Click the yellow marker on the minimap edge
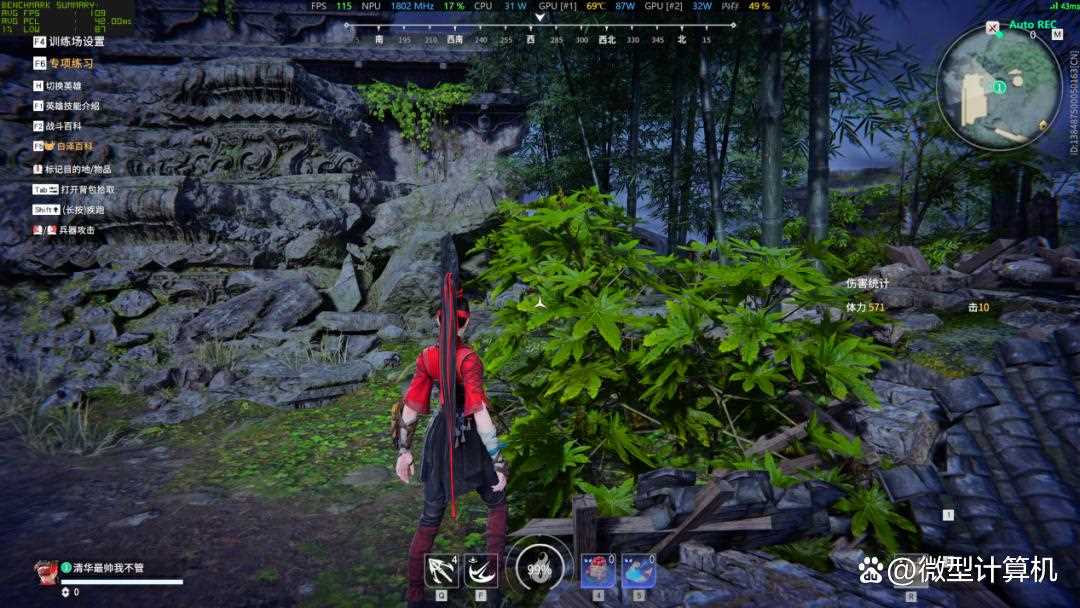The width and height of the screenshot is (1080, 608). tap(1044, 125)
